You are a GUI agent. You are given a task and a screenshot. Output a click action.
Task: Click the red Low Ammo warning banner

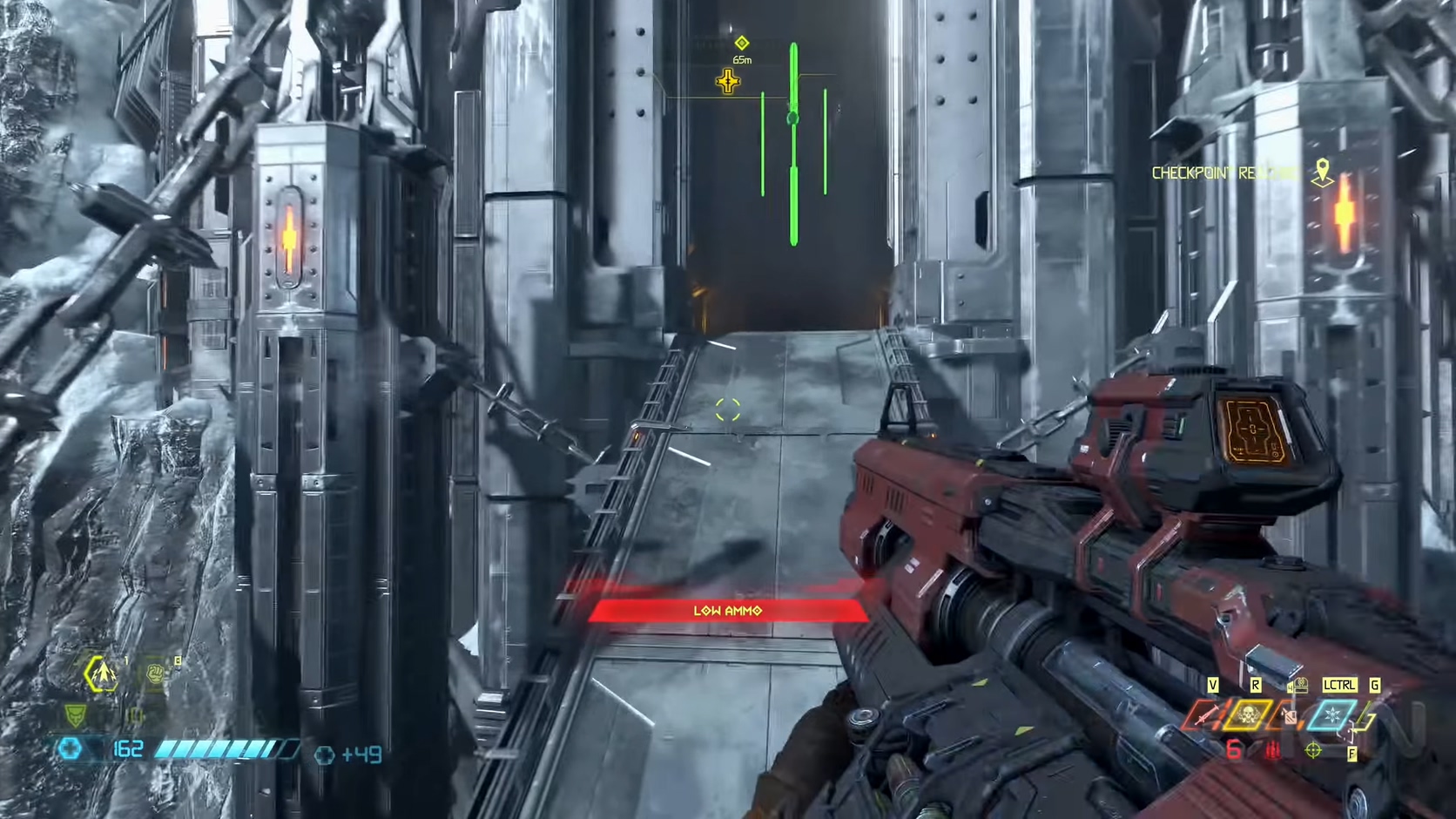[727, 611]
